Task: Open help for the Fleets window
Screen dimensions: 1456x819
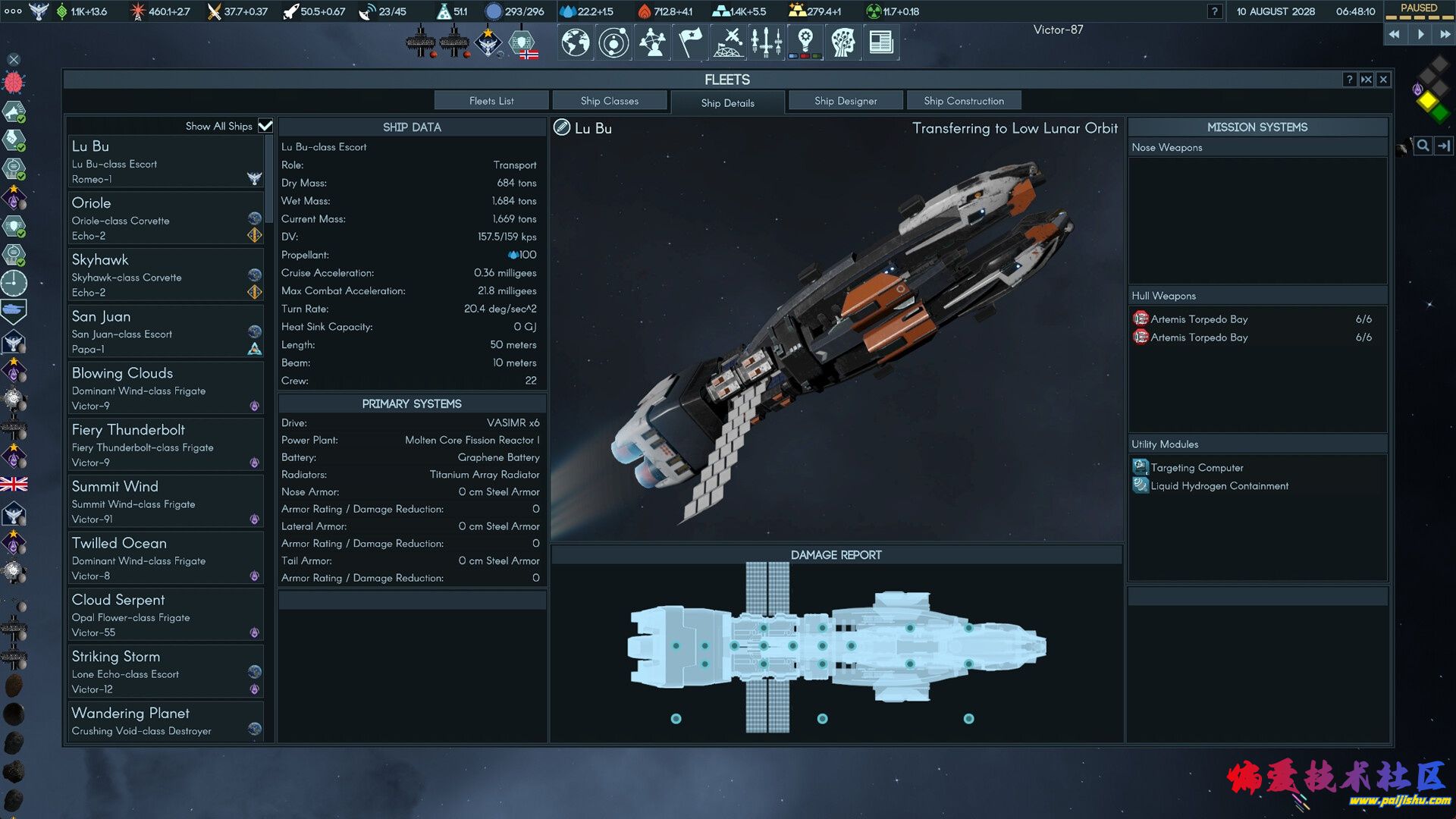Action: coord(1349,80)
